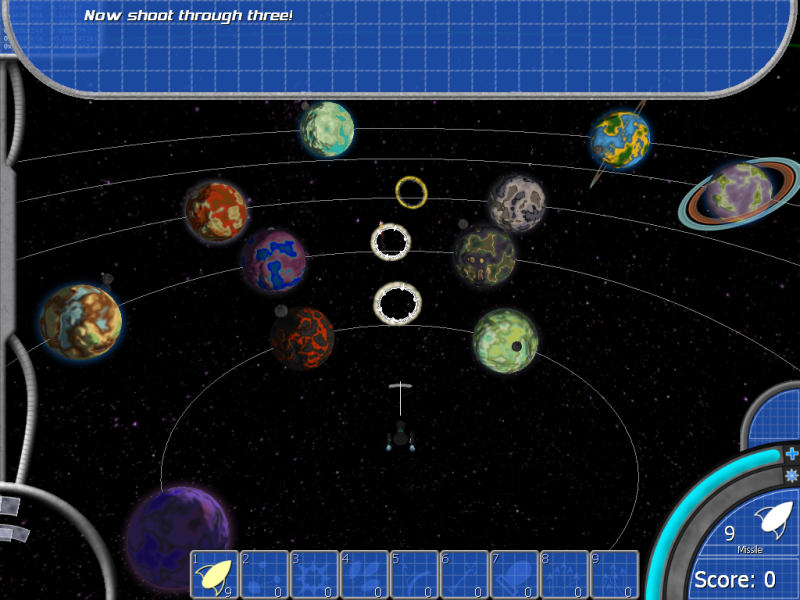Pick weapon slot number 7
This screenshot has width=800, height=600.
point(514,575)
